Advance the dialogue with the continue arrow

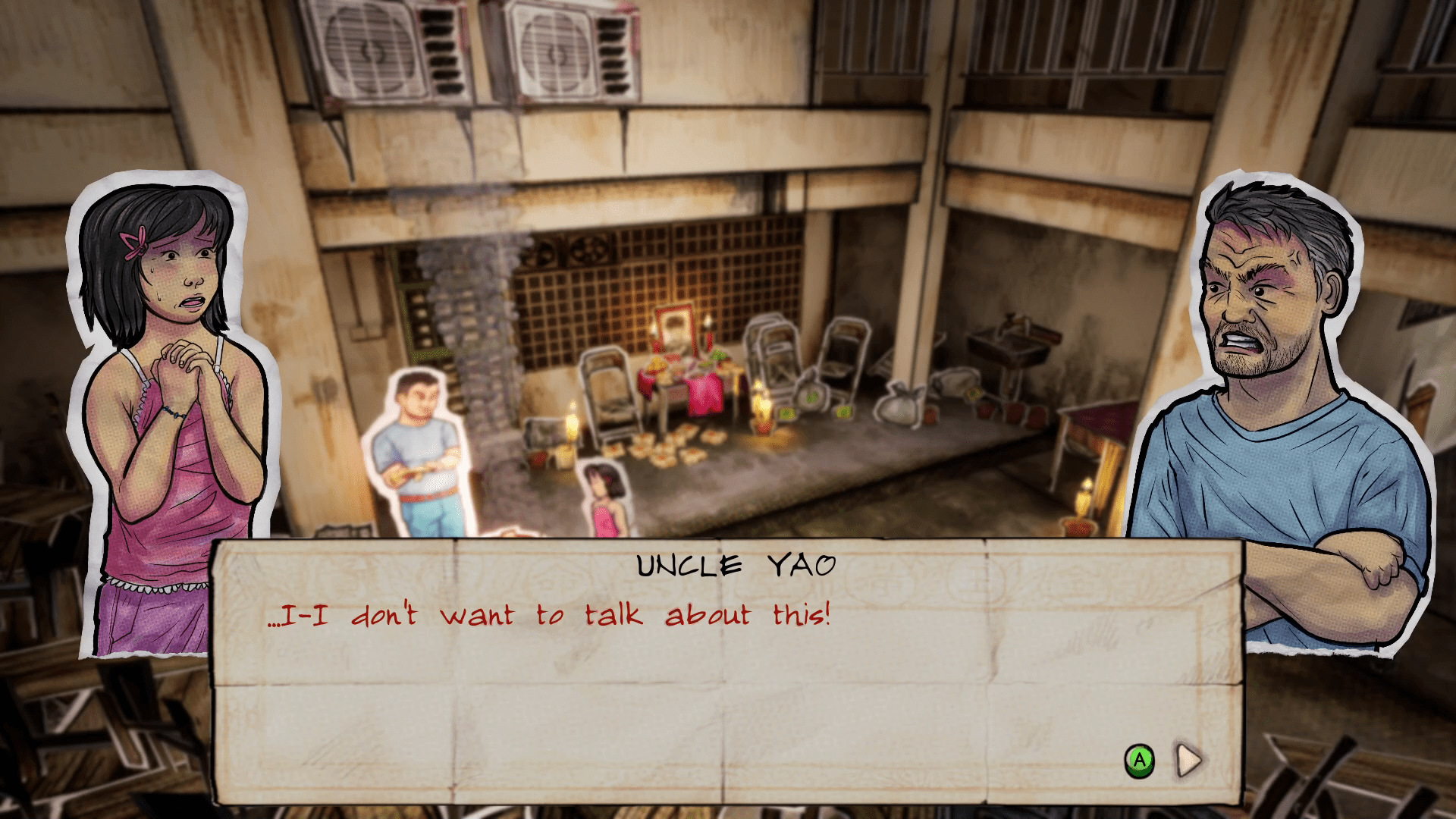point(1188,760)
